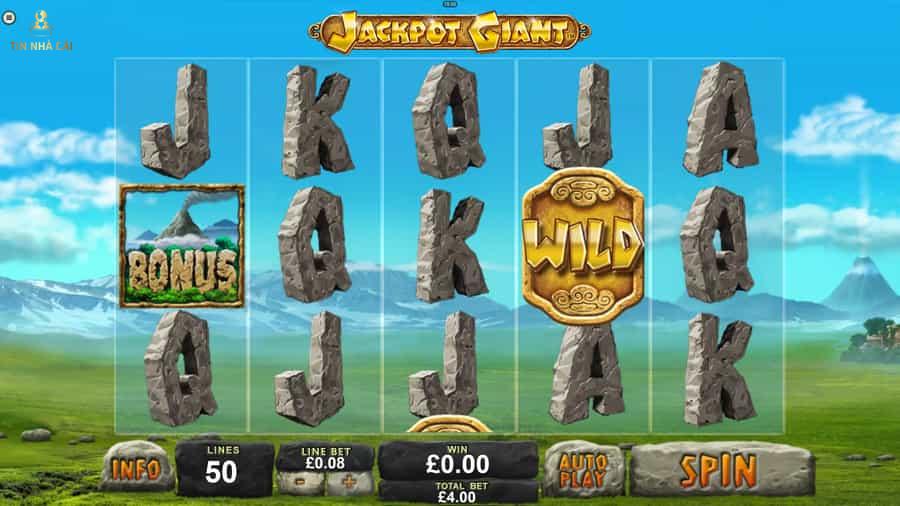This screenshot has width=900, height=506.
Task: Increase the line bet with plus
Action: click(x=349, y=483)
